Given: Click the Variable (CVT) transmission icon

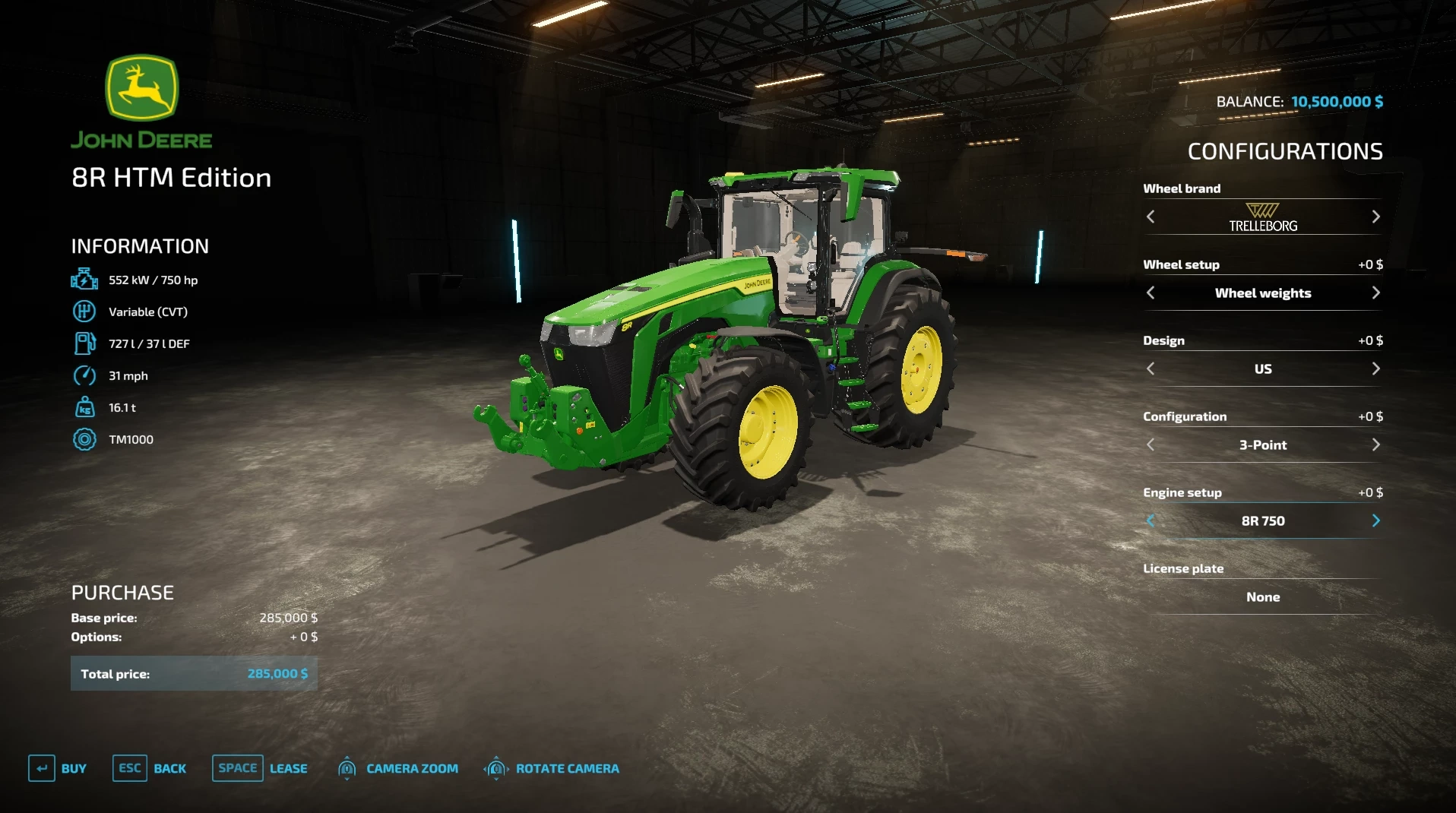Looking at the screenshot, I should (84, 312).
